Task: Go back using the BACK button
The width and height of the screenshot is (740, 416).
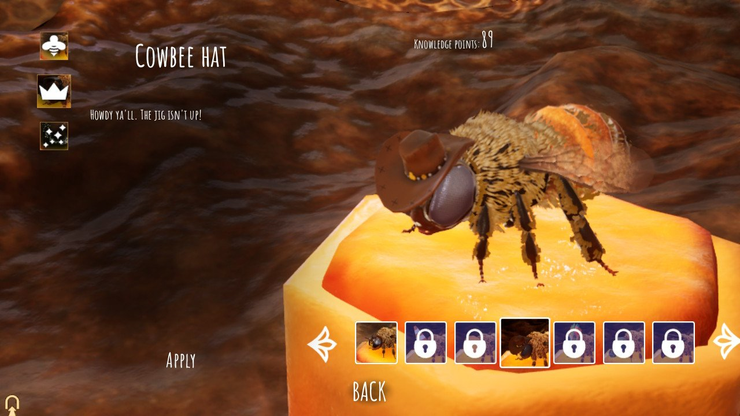Action: pyautogui.click(x=369, y=392)
